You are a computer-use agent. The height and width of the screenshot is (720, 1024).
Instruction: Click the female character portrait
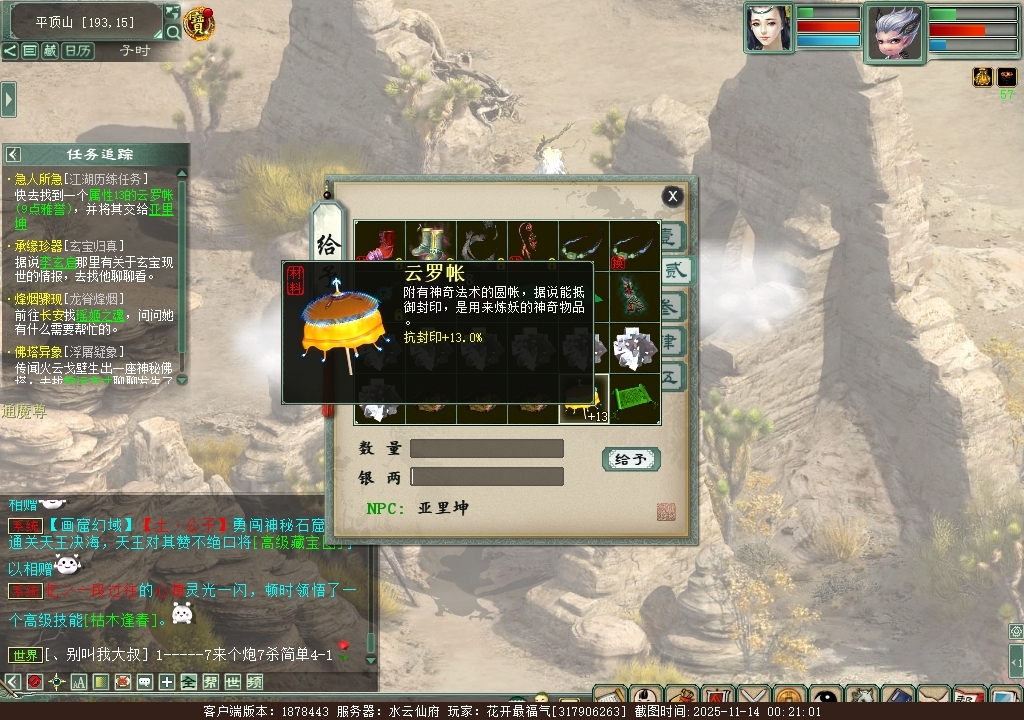[767, 28]
